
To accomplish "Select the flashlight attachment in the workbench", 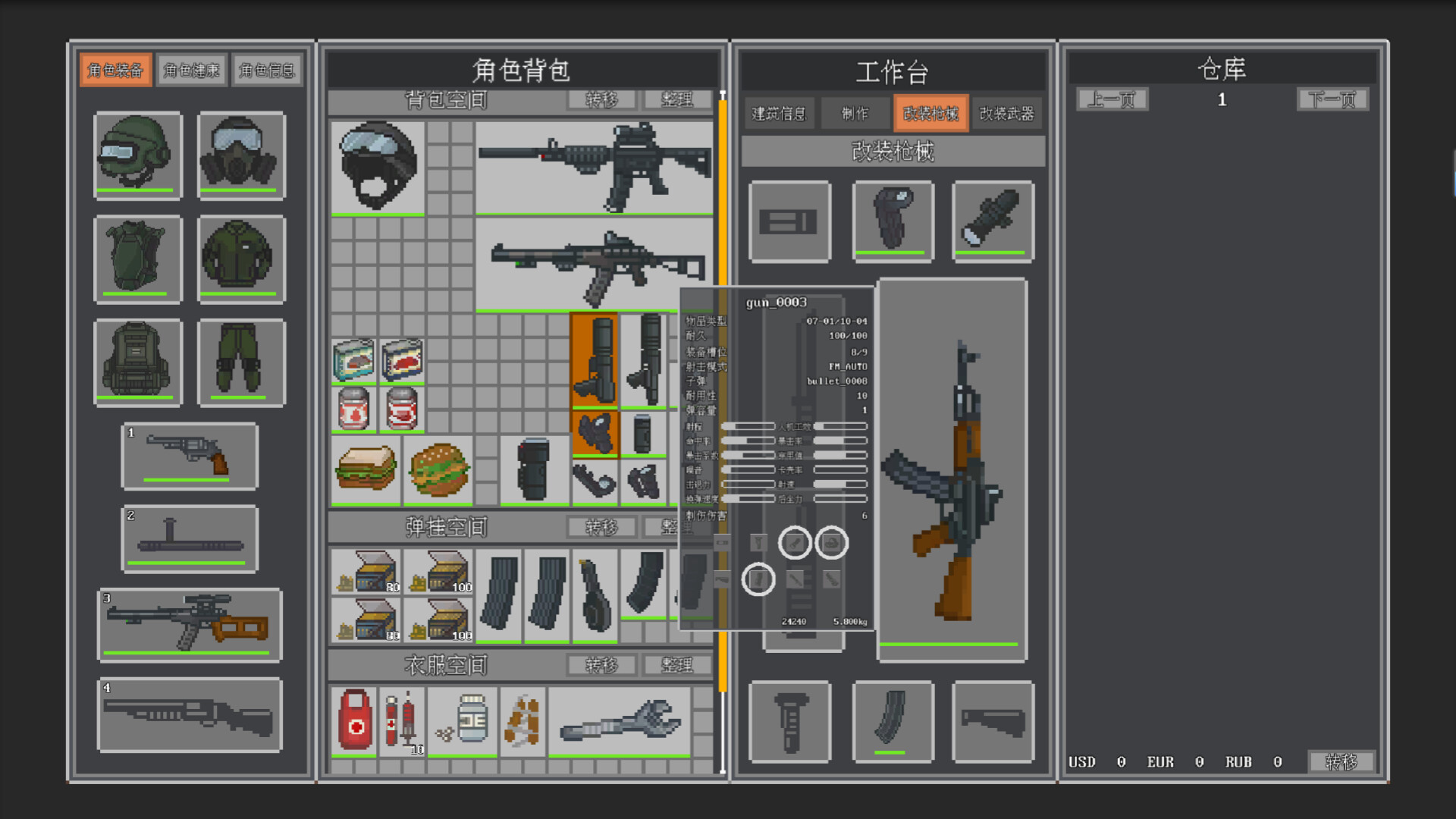I will coord(993,221).
